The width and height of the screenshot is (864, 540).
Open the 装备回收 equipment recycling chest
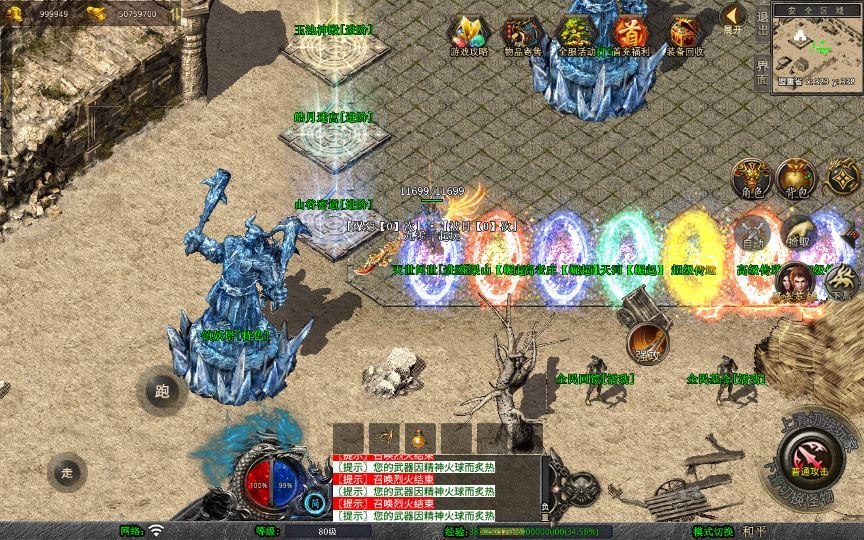click(x=685, y=34)
